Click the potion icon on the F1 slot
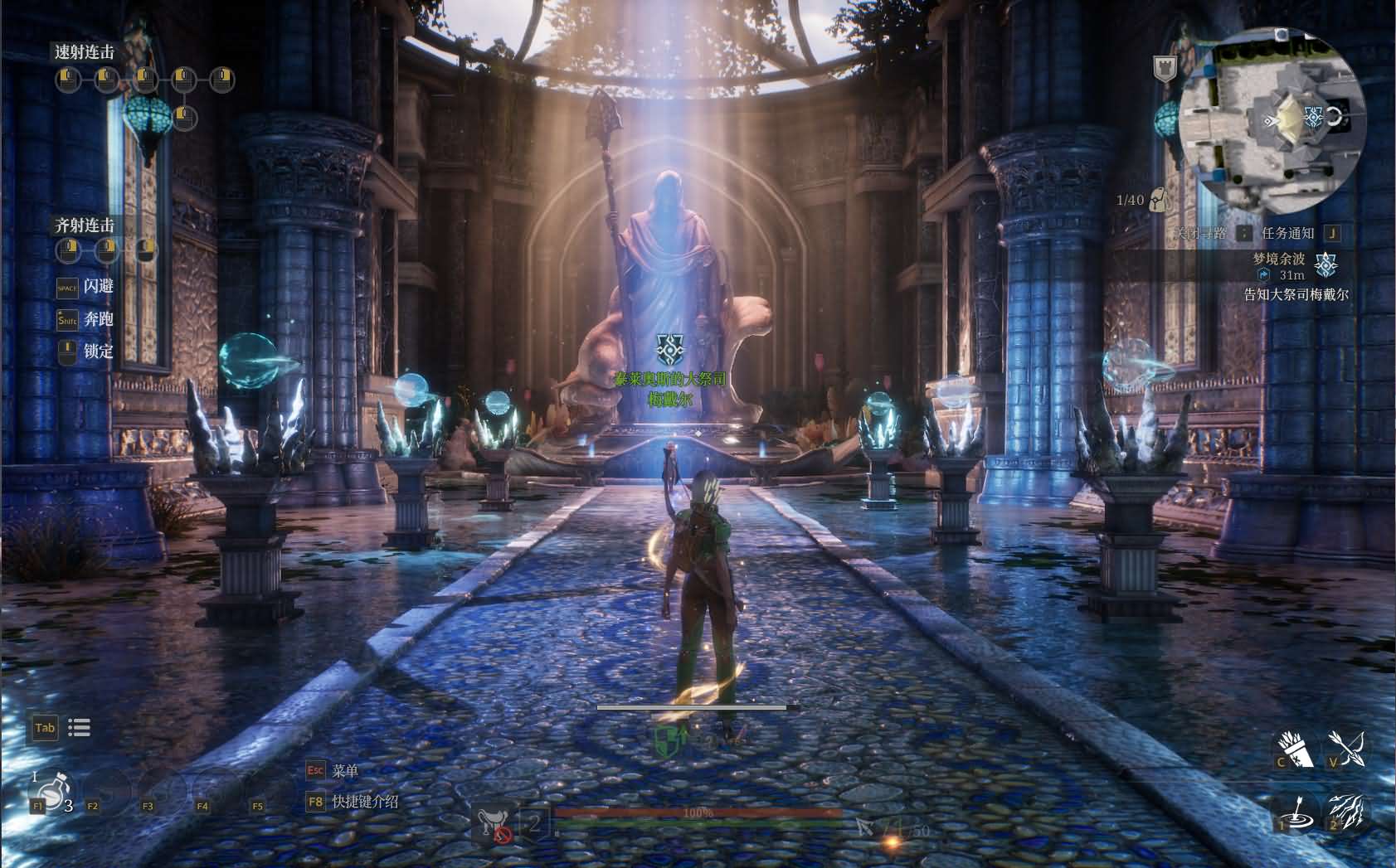The width and height of the screenshot is (1396, 868). (x=51, y=792)
